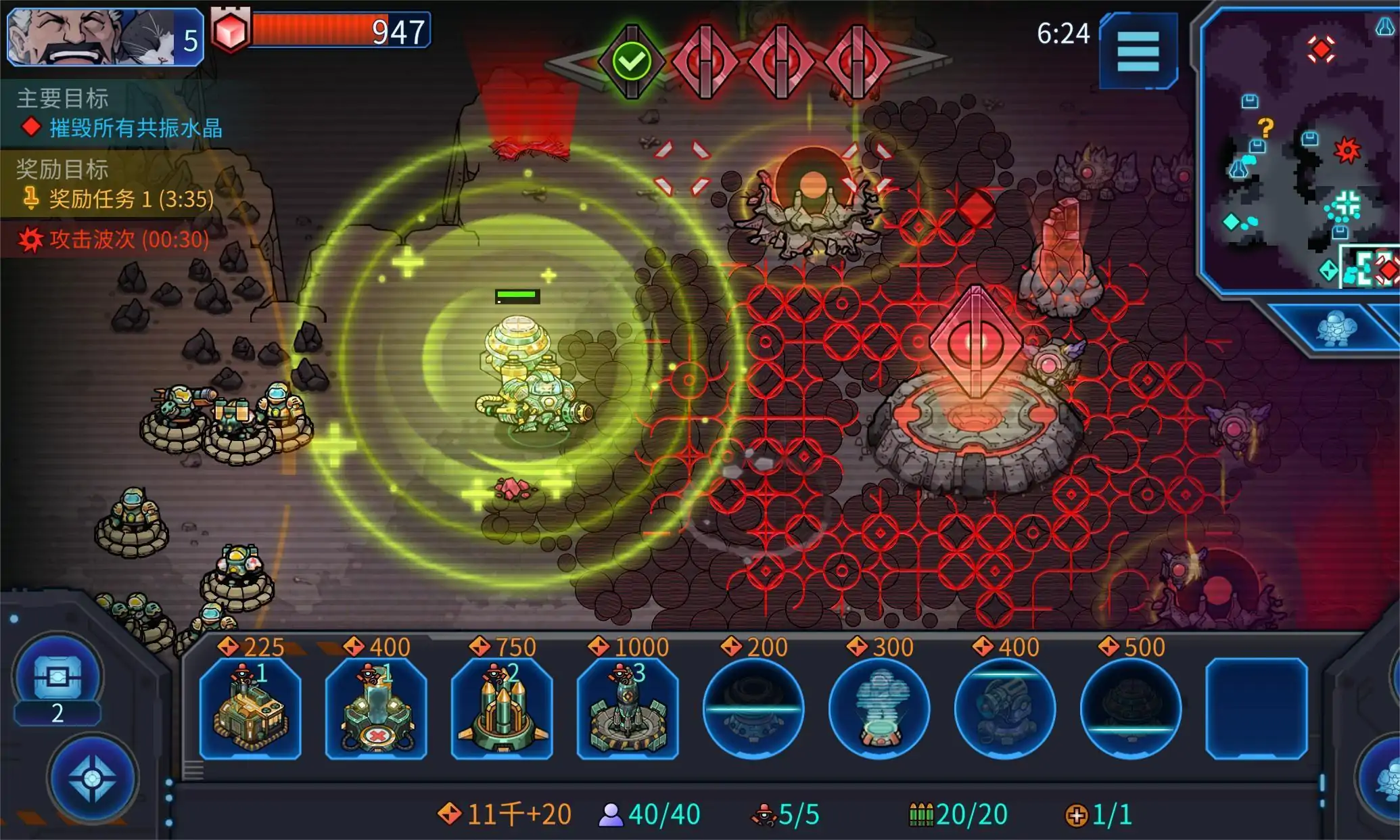Select control group 2 button
1400x840 pixels.
58,683
